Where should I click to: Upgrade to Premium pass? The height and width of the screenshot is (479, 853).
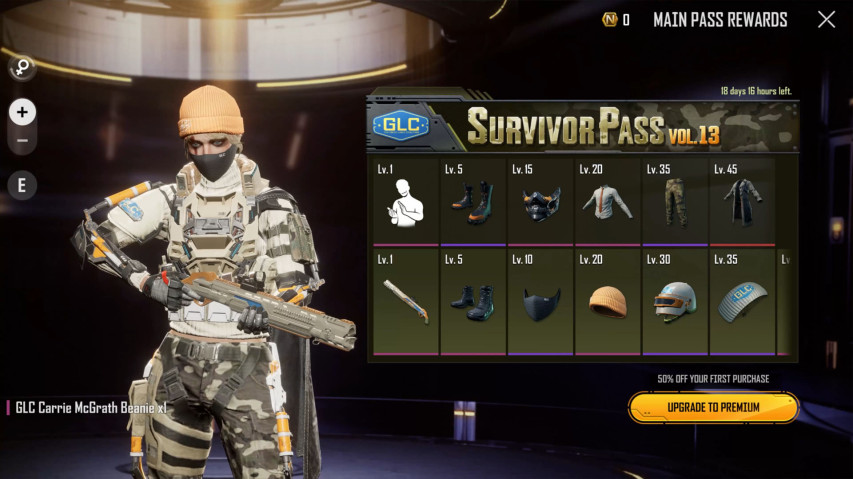(713, 407)
